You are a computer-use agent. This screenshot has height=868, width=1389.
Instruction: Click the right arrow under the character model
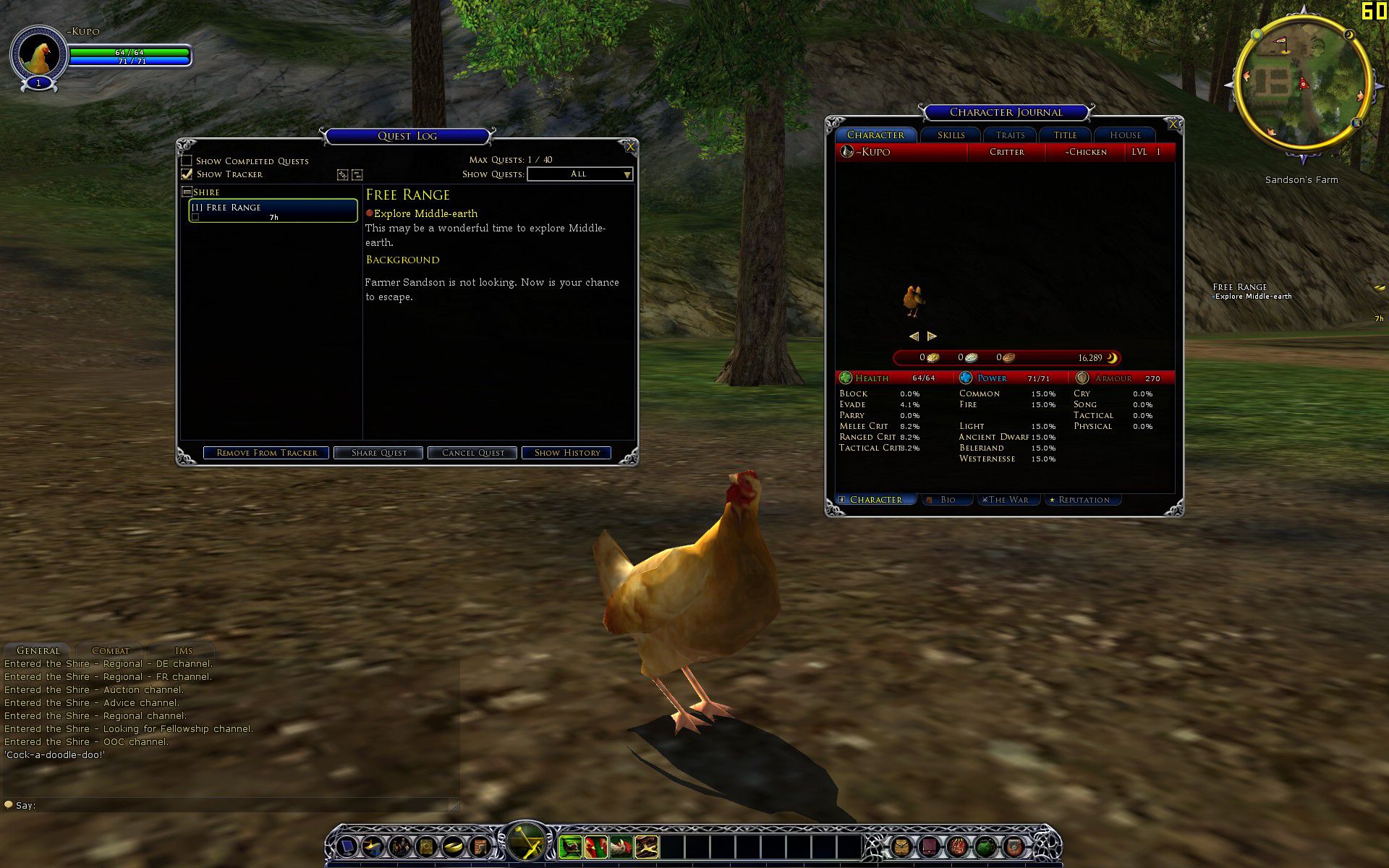point(933,336)
